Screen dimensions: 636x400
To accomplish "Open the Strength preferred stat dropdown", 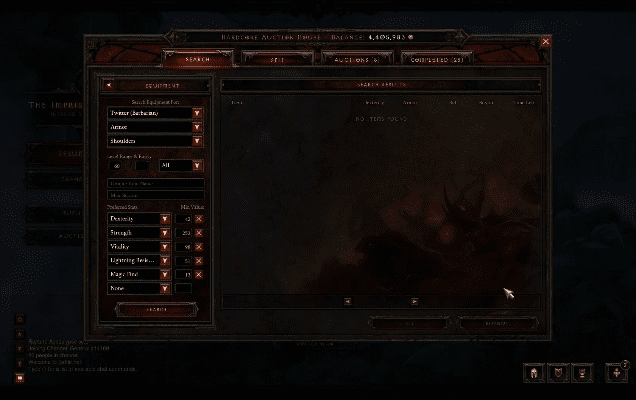I will [x=165, y=232].
